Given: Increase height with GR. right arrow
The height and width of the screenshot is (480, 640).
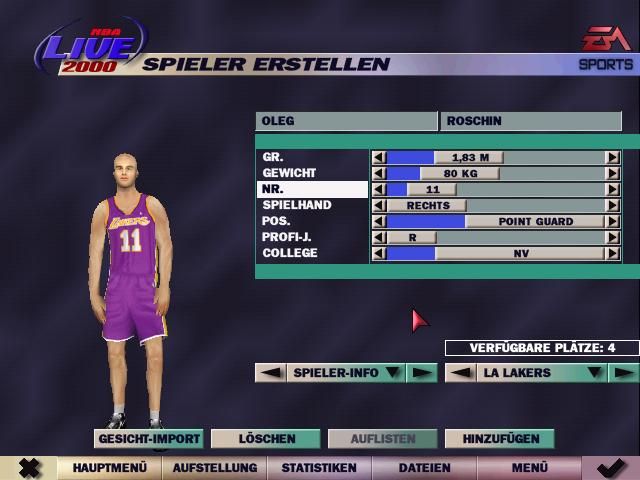Looking at the screenshot, I should click(x=612, y=157).
